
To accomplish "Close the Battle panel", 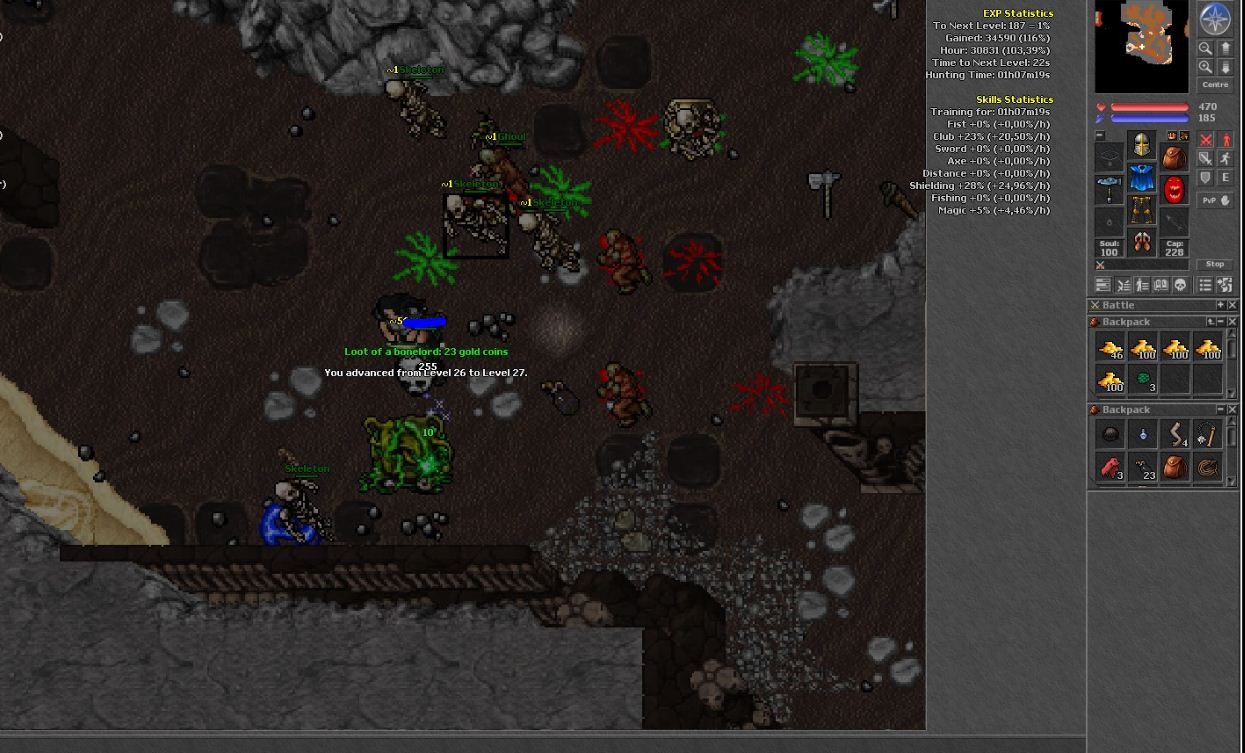I will point(1232,305).
